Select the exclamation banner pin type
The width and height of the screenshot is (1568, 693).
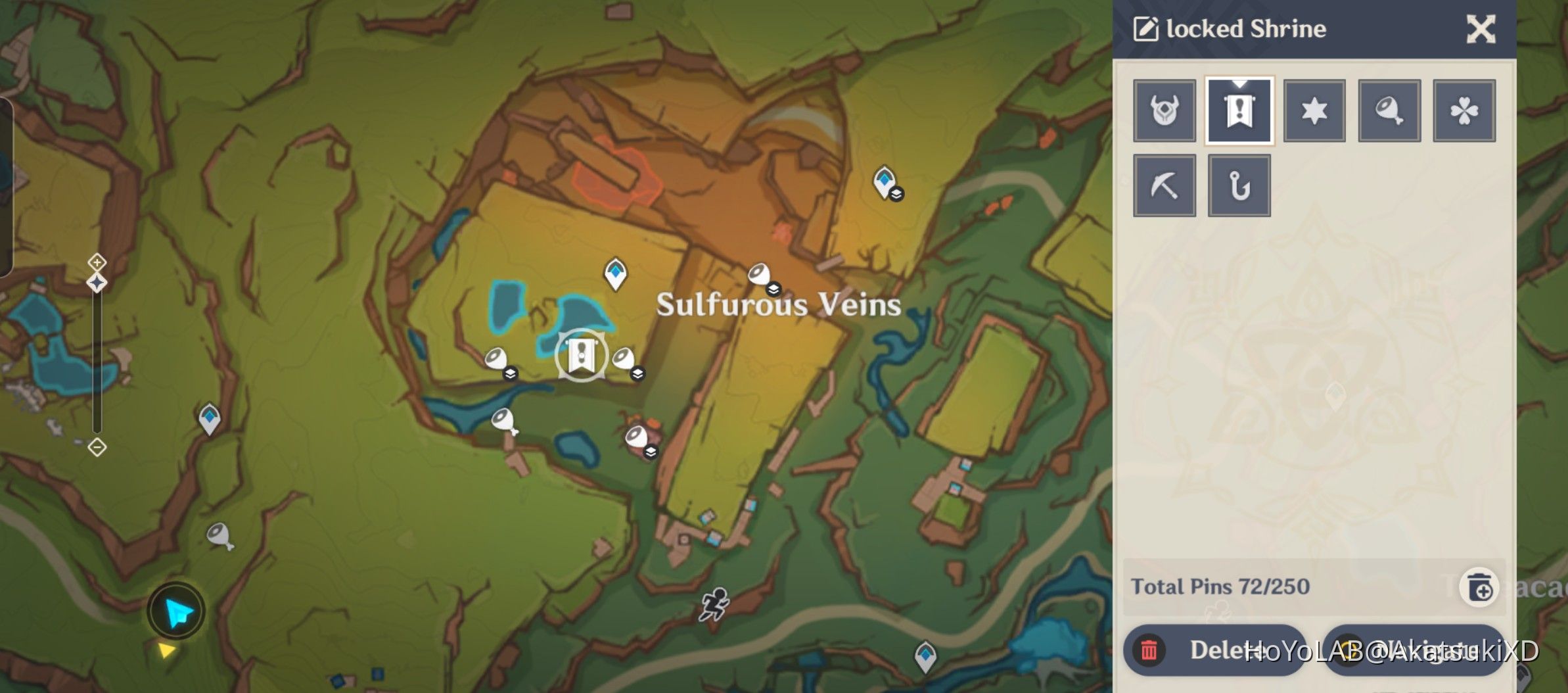pos(1239,110)
